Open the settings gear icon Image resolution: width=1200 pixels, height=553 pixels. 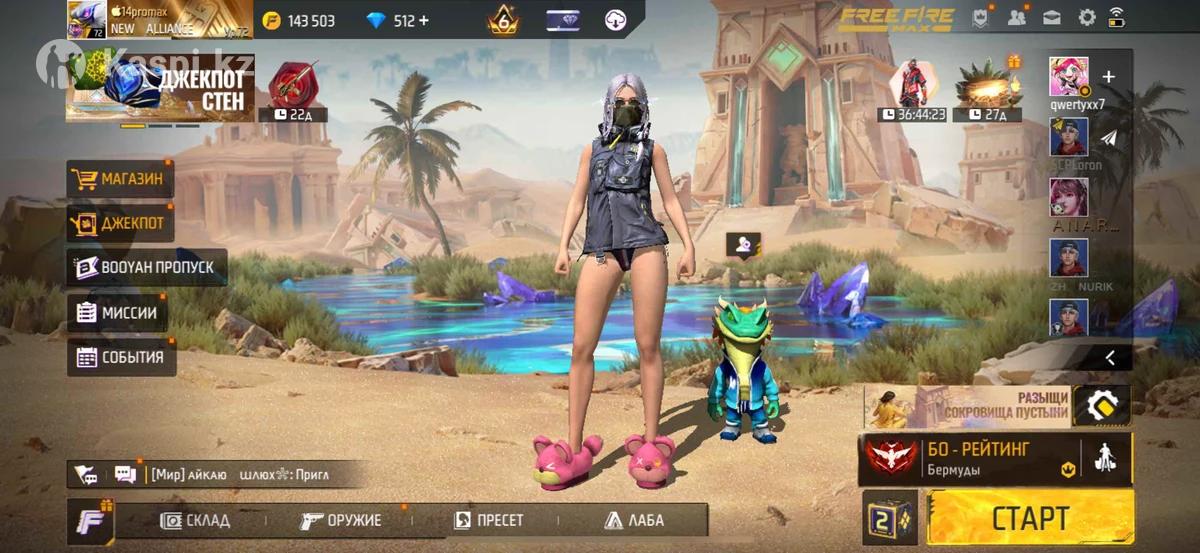point(1086,18)
